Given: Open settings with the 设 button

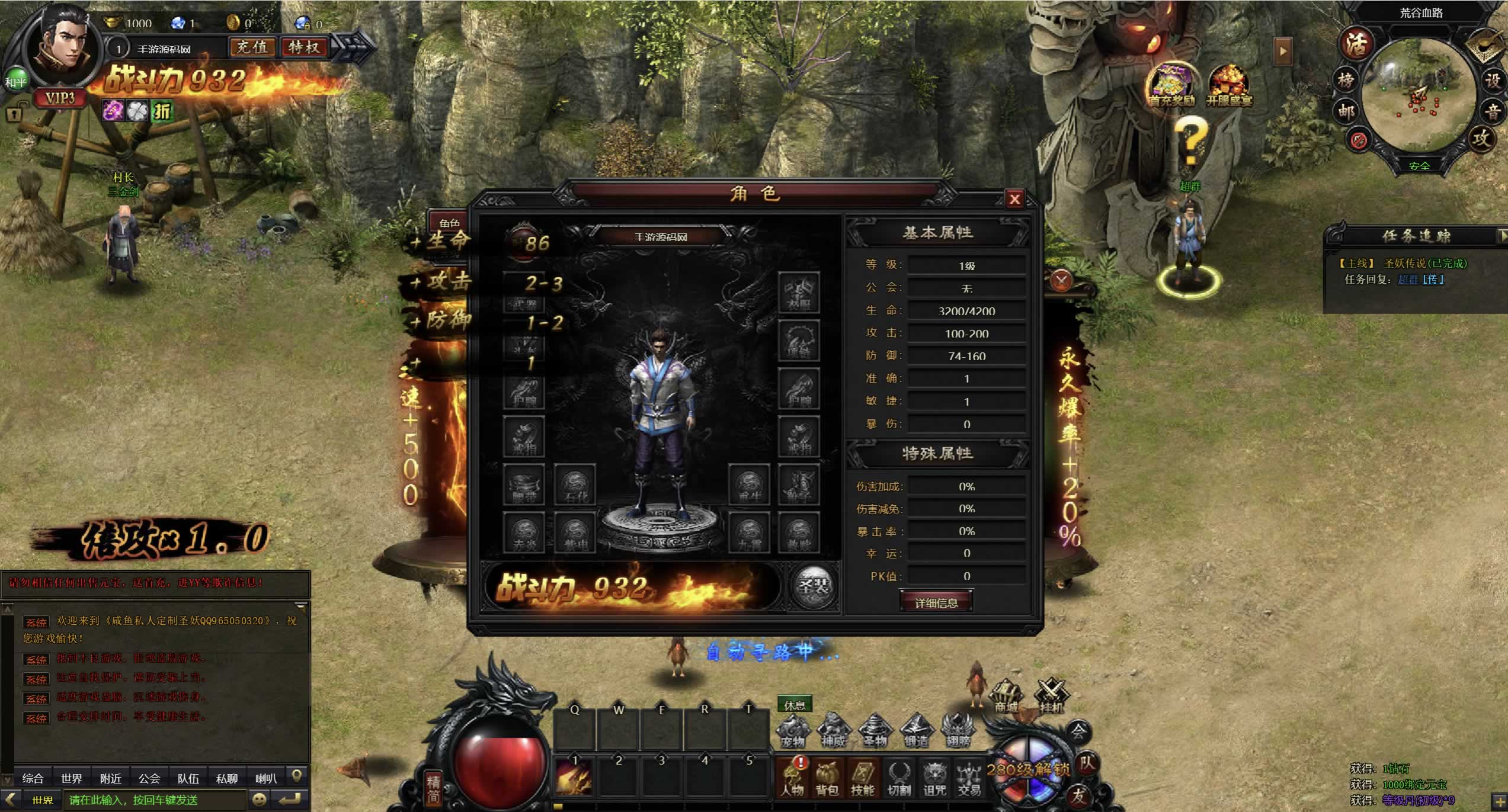Looking at the screenshot, I should coord(1492,80).
